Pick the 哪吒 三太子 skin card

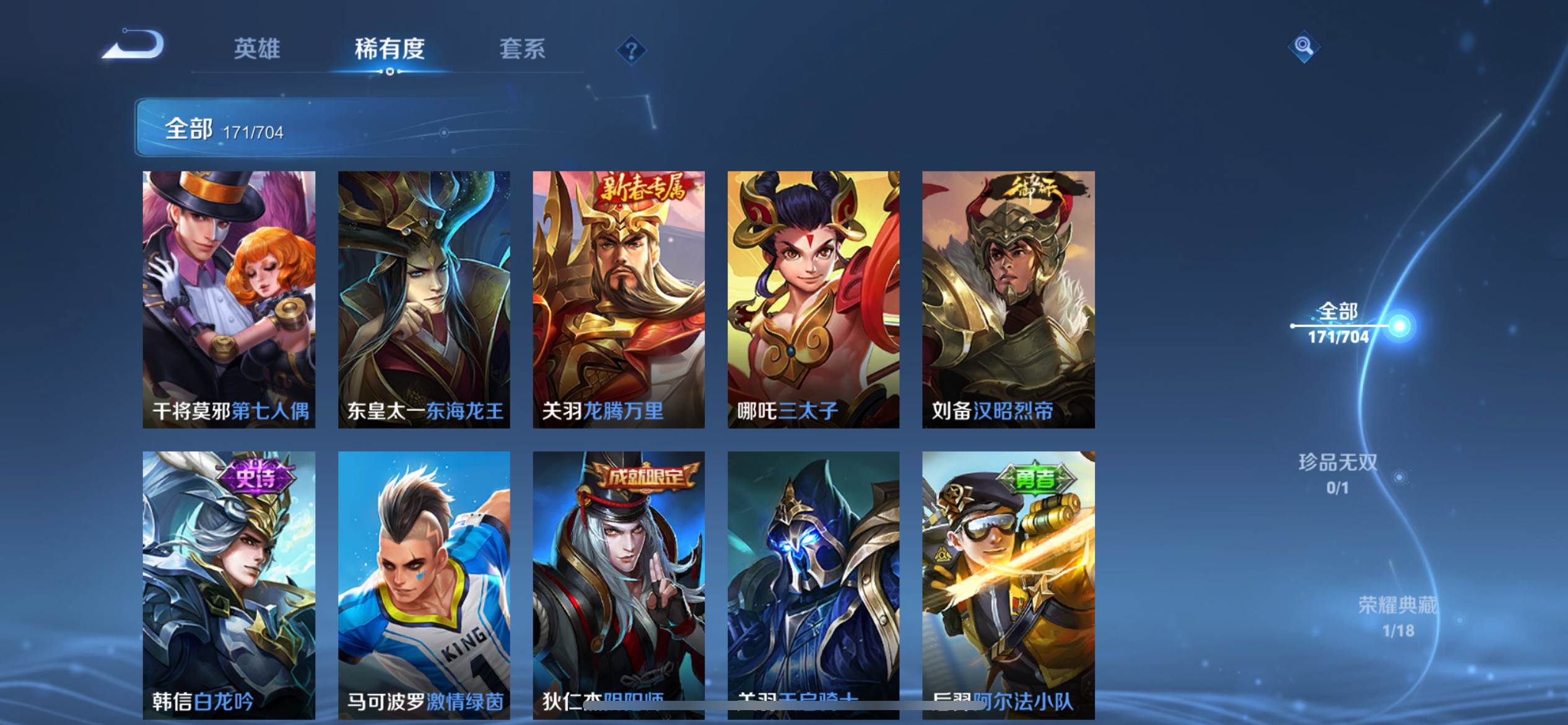(x=813, y=299)
